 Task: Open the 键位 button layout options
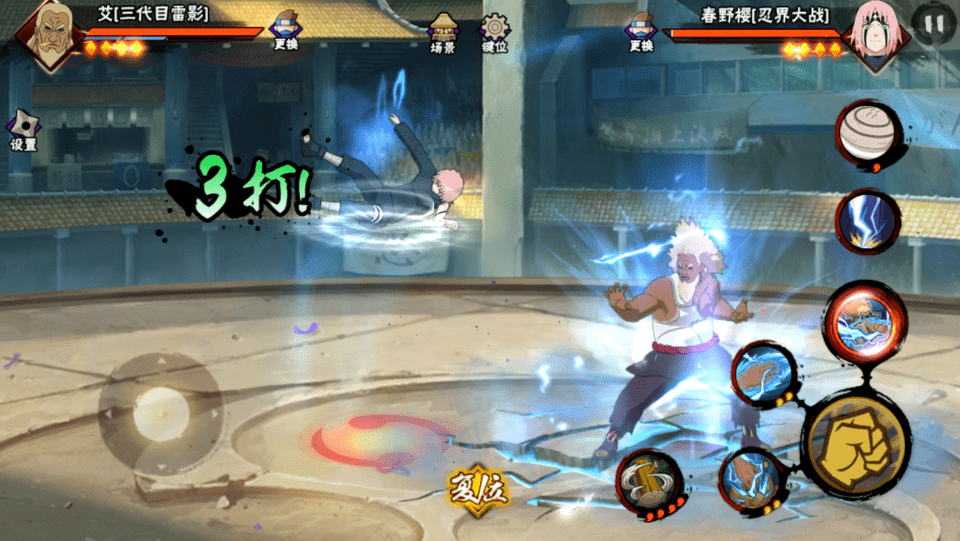pos(494,33)
